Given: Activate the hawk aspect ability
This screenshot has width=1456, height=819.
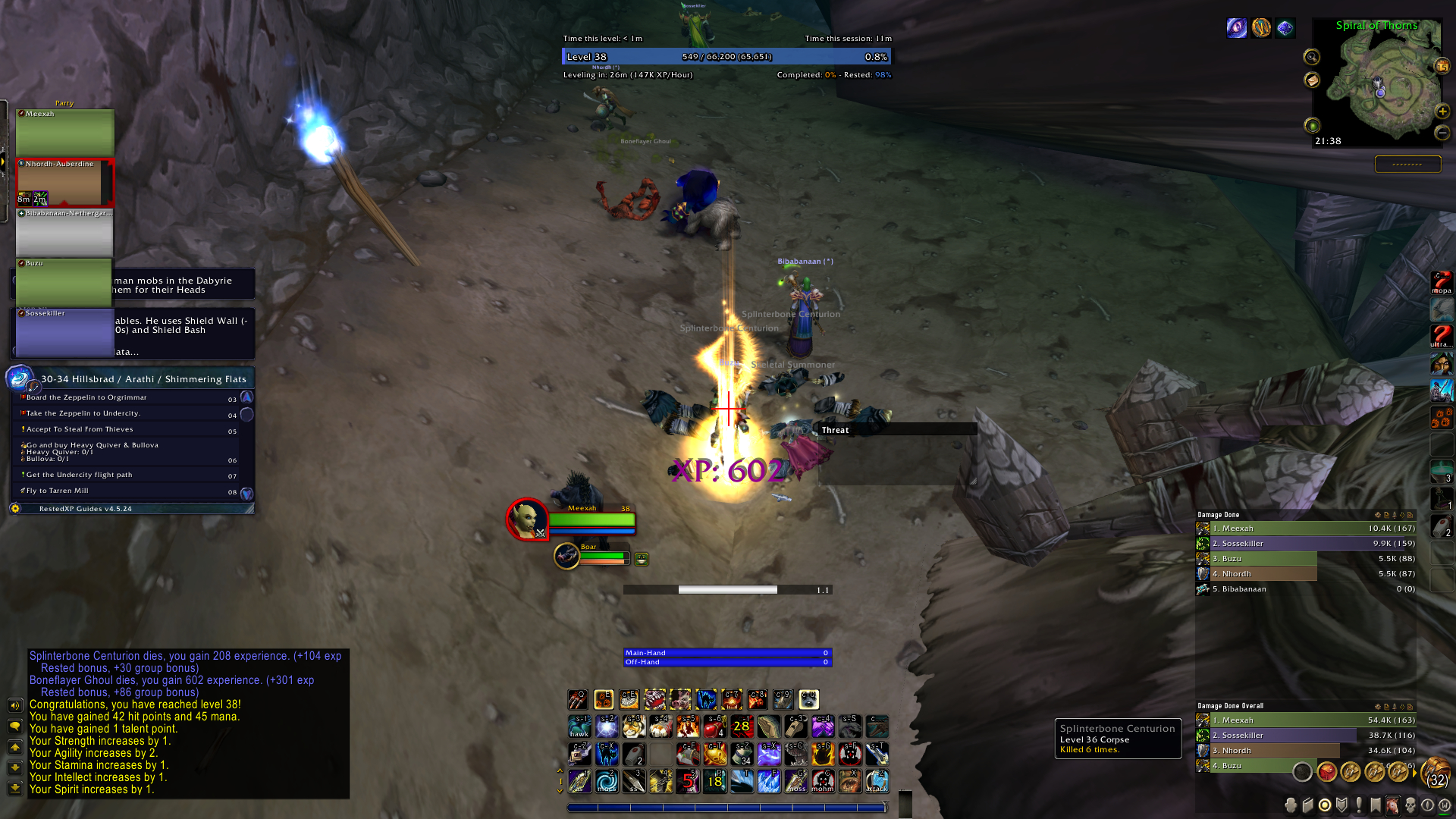Looking at the screenshot, I should coord(579,727).
